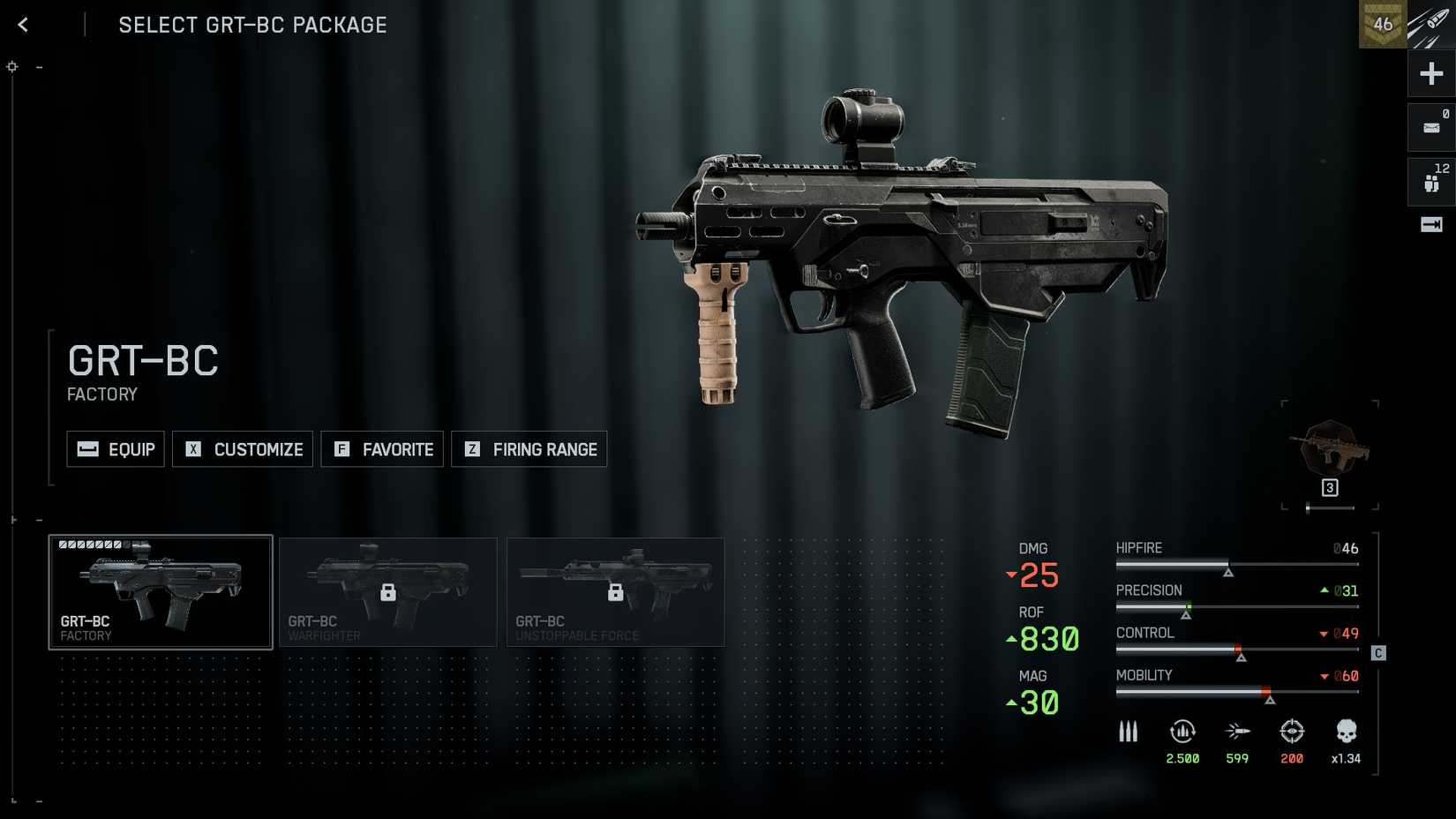Open the rank 46 player badge

click(1383, 25)
